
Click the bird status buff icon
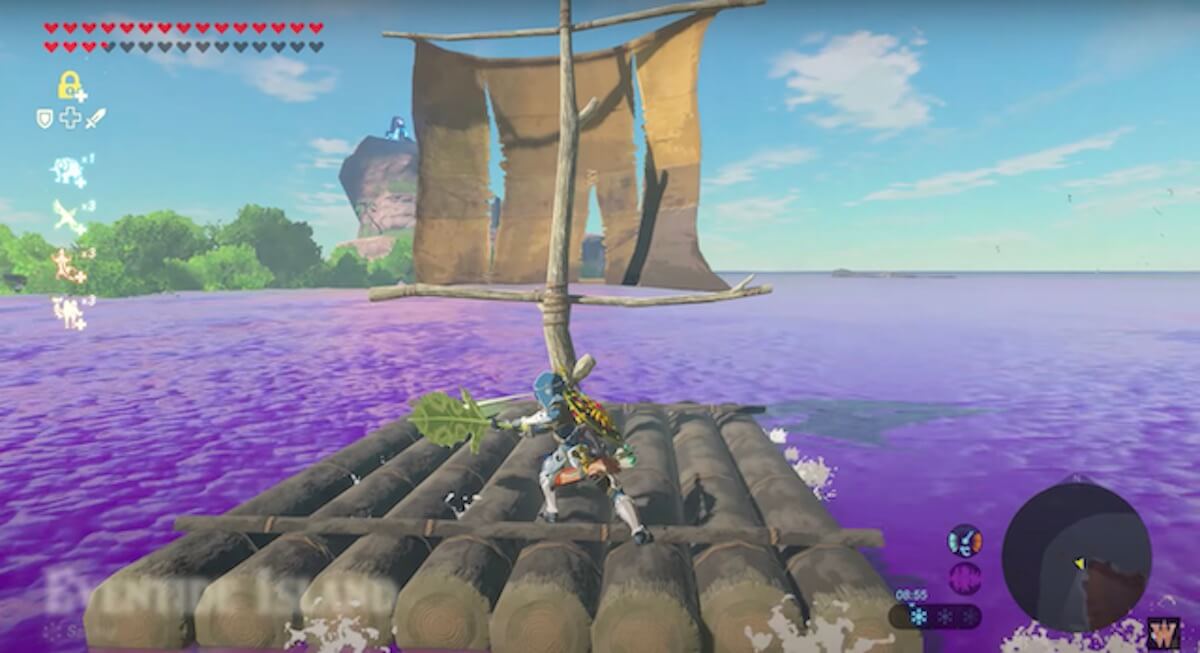(68, 216)
